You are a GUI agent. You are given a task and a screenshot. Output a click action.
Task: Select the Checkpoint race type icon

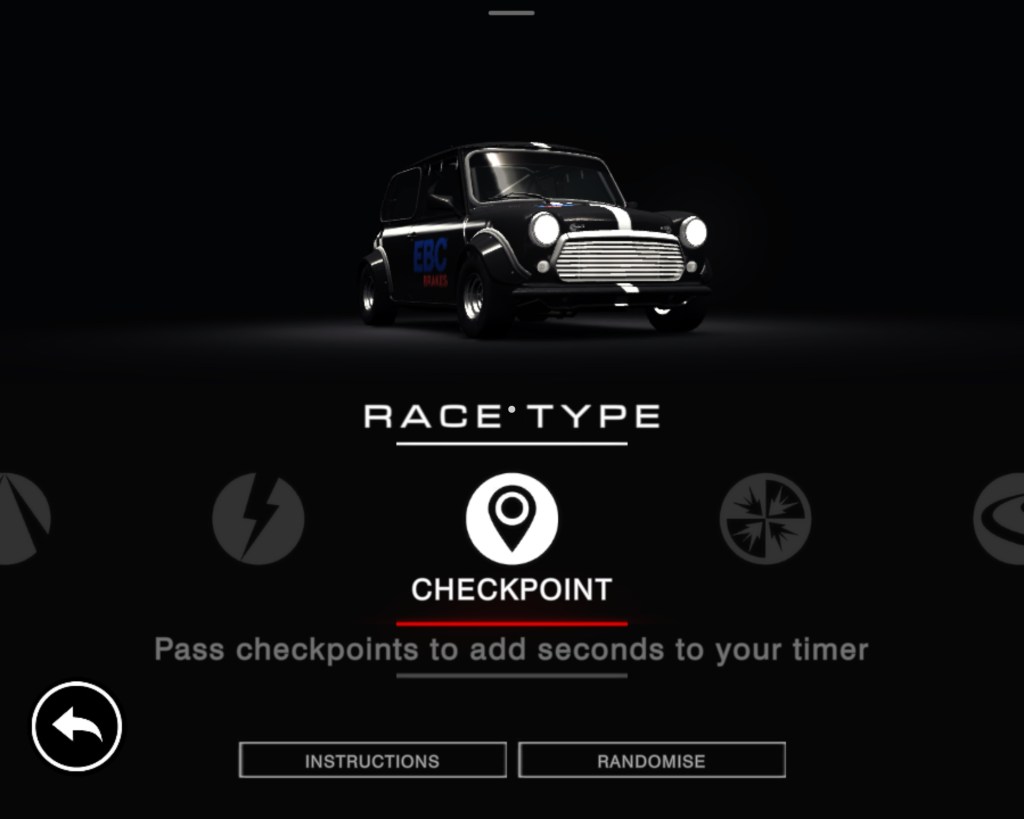[511, 518]
